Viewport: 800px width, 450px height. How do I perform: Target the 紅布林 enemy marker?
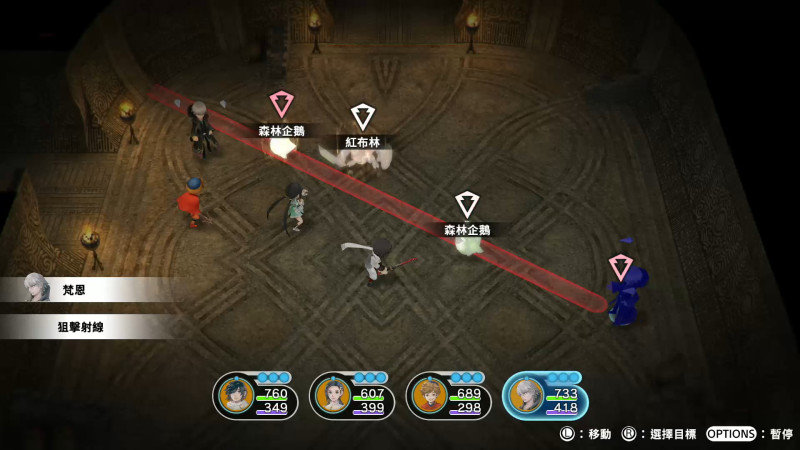pos(363,119)
